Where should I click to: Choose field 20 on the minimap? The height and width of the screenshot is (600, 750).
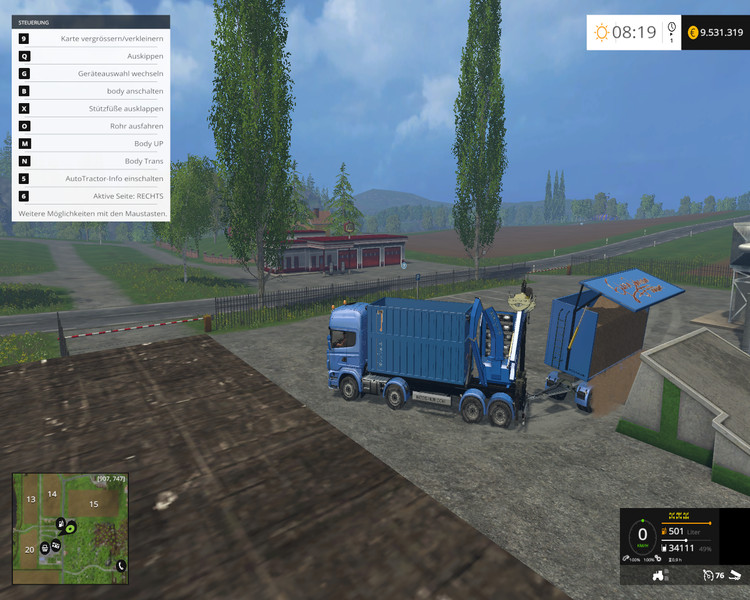tap(29, 549)
